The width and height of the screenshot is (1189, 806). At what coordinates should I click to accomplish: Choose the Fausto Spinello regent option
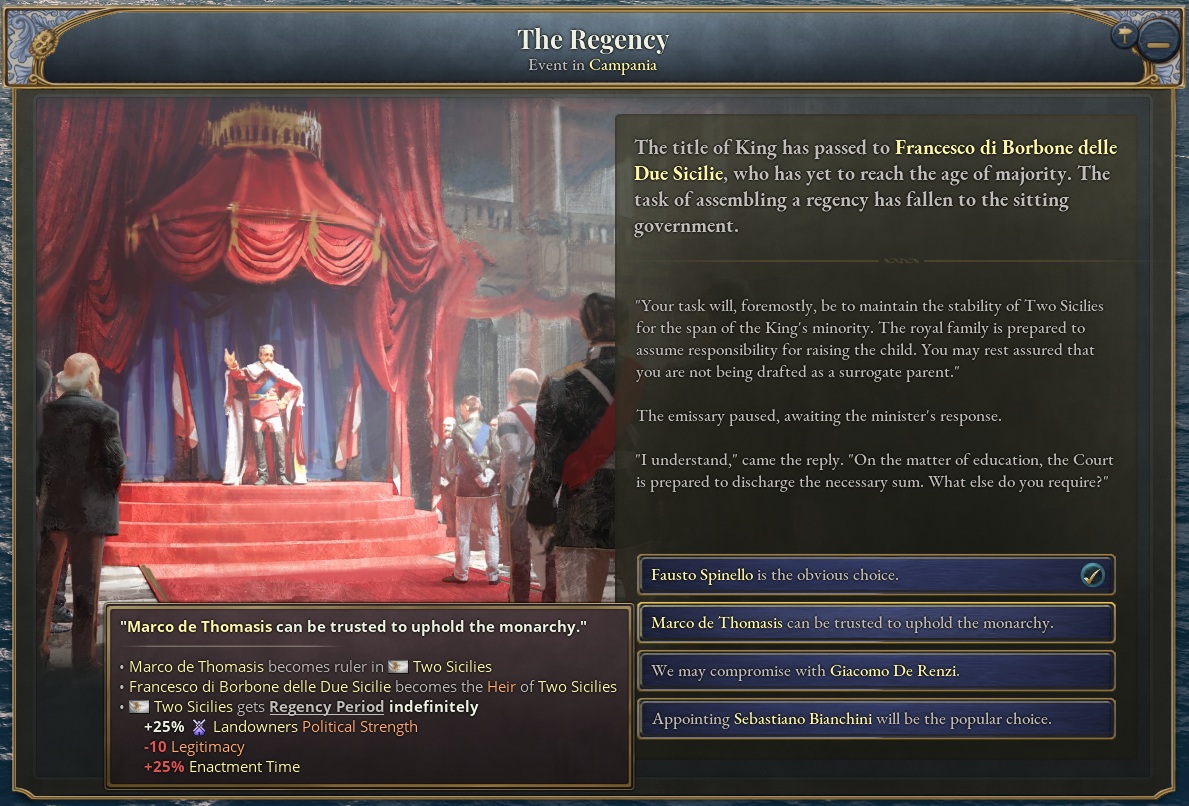[x=875, y=575]
